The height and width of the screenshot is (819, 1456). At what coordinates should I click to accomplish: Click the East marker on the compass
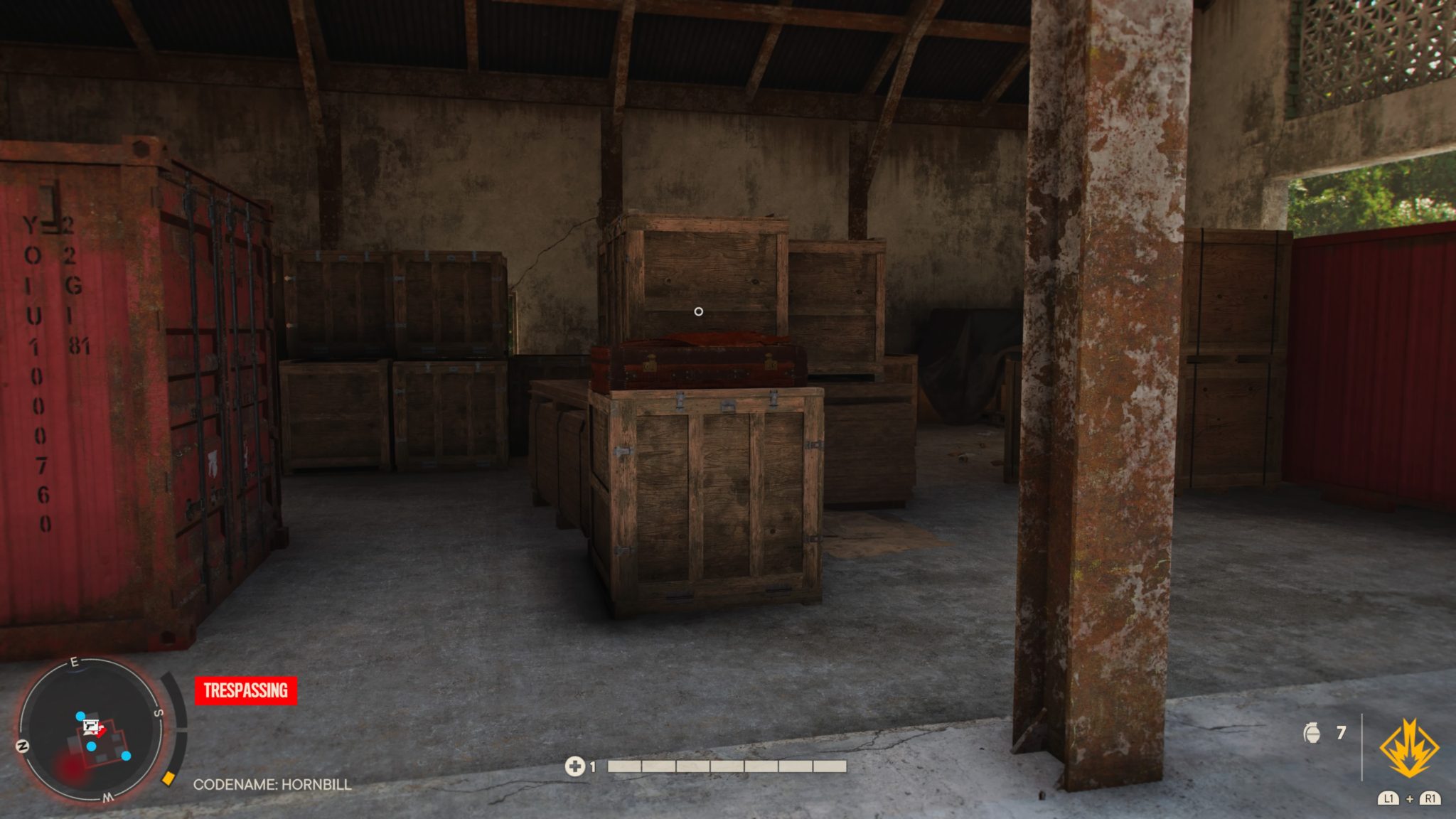coord(74,662)
